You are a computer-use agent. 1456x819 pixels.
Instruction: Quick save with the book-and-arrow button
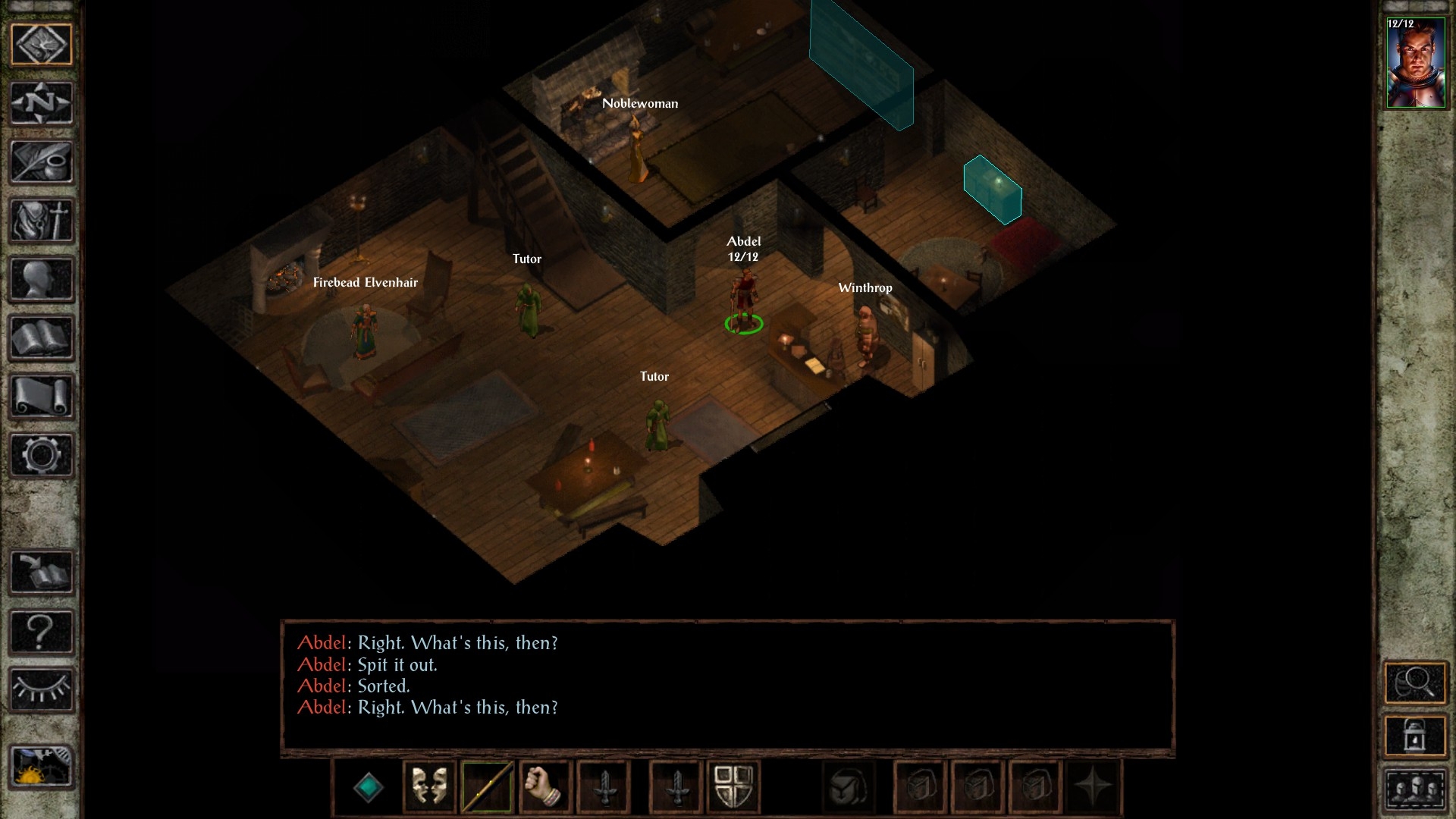point(41,572)
